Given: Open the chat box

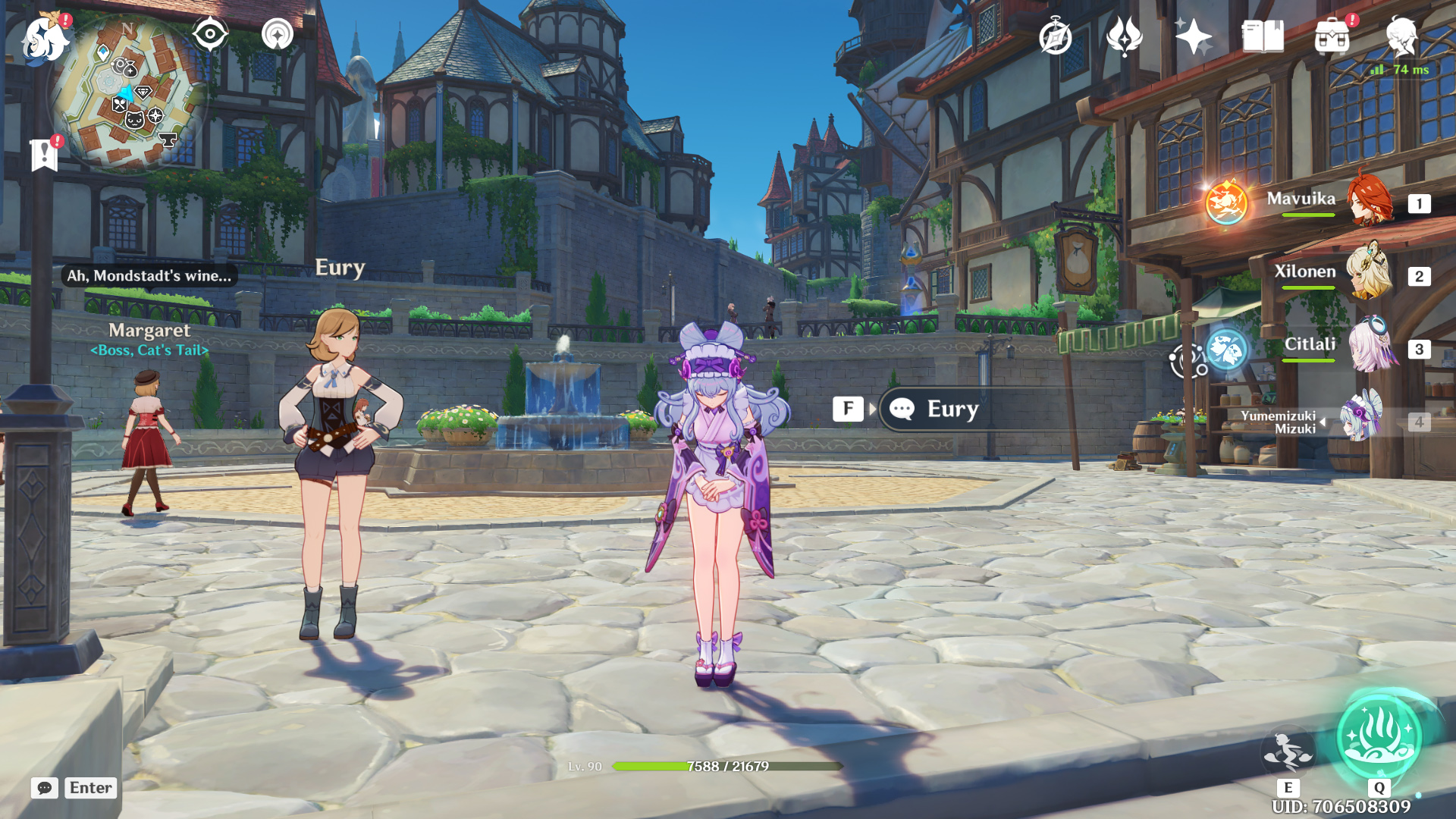Looking at the screenshot, I should tap(45, 788).
